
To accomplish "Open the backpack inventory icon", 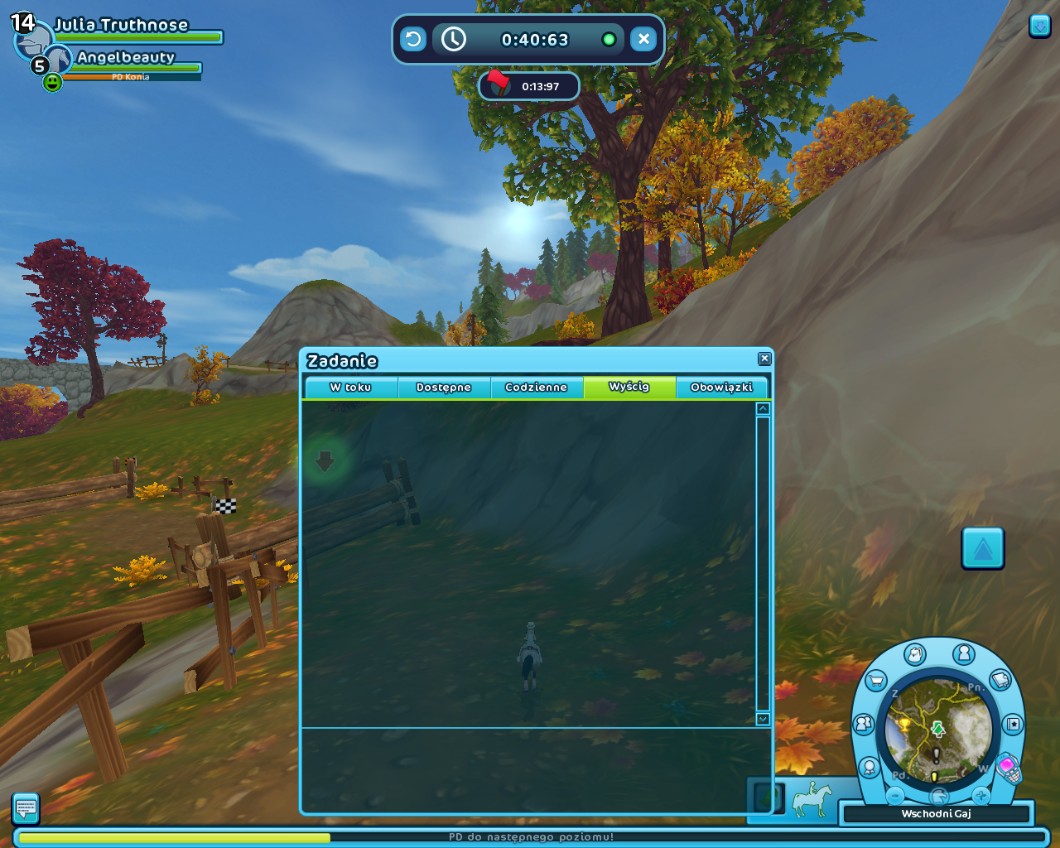I will 915,654.
